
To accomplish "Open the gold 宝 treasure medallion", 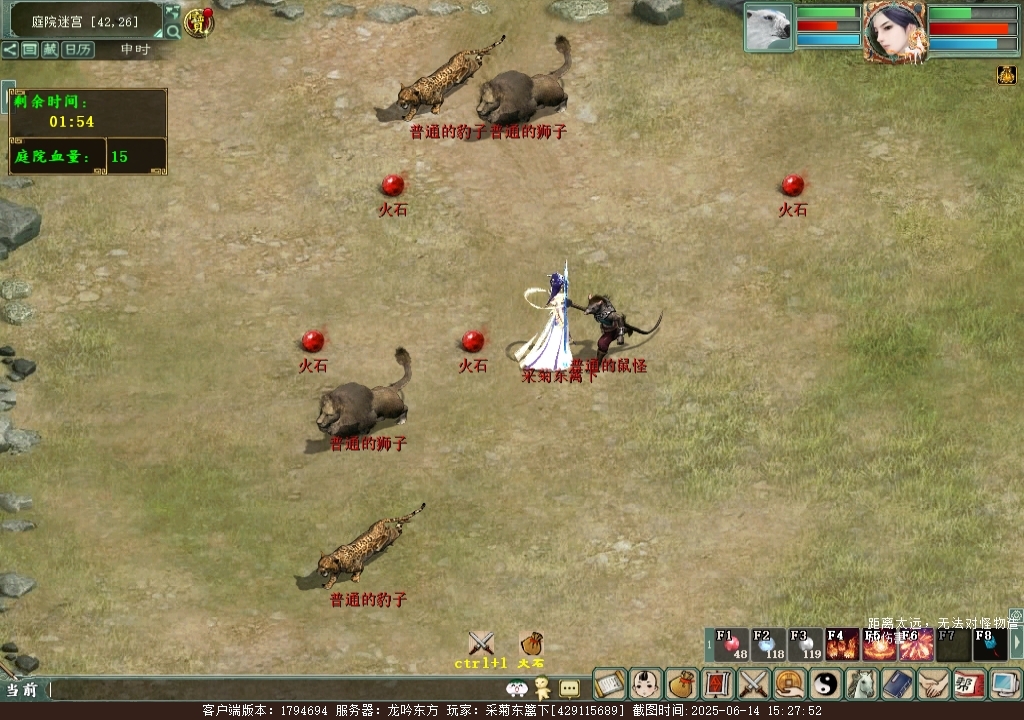I will (x=199, y=22).
